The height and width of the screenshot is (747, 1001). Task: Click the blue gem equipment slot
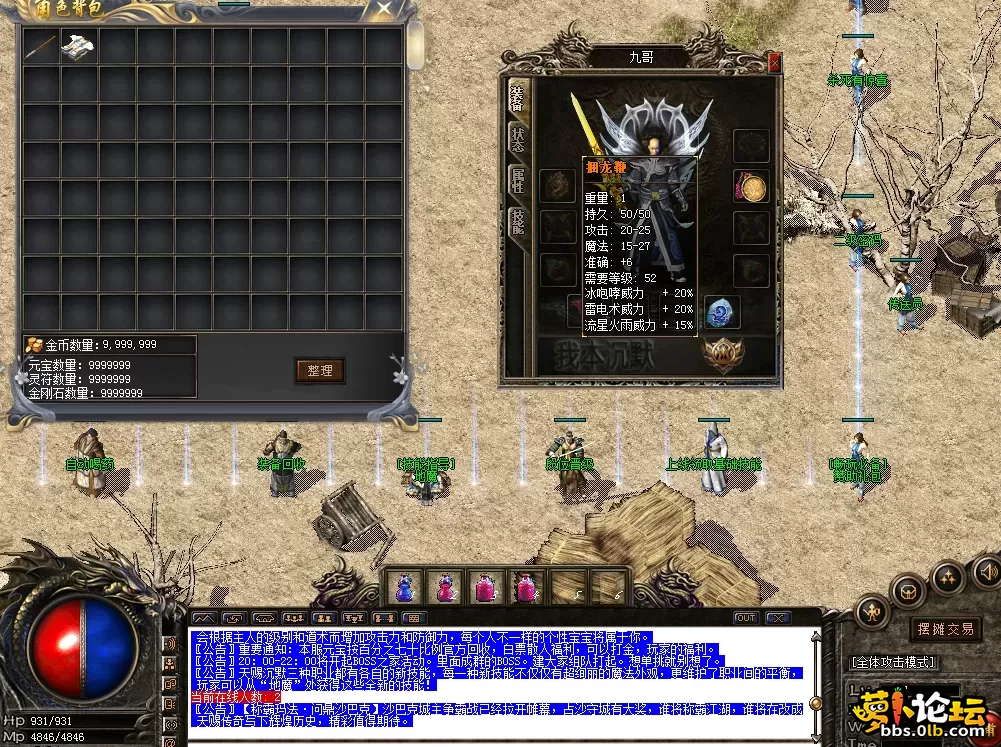tap(720, 314)
